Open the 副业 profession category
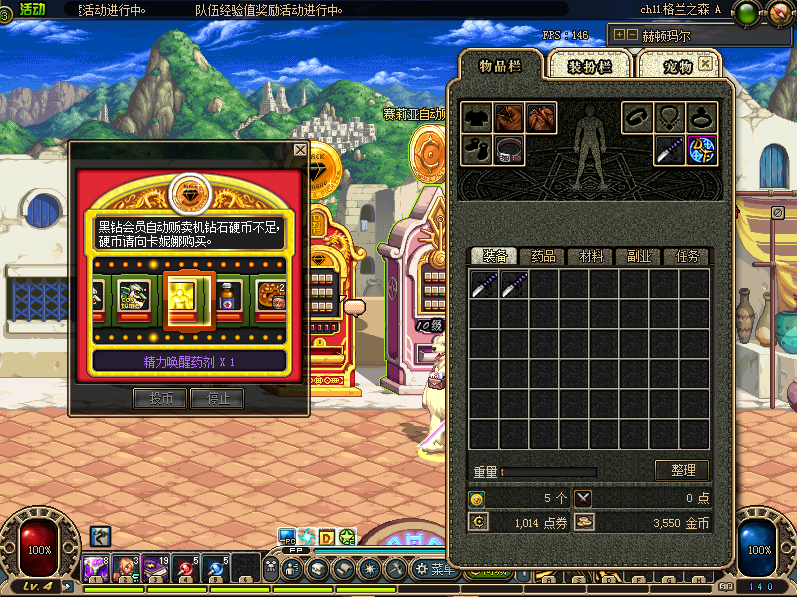This screenshot has width=797, height=597. pos(638,257)
